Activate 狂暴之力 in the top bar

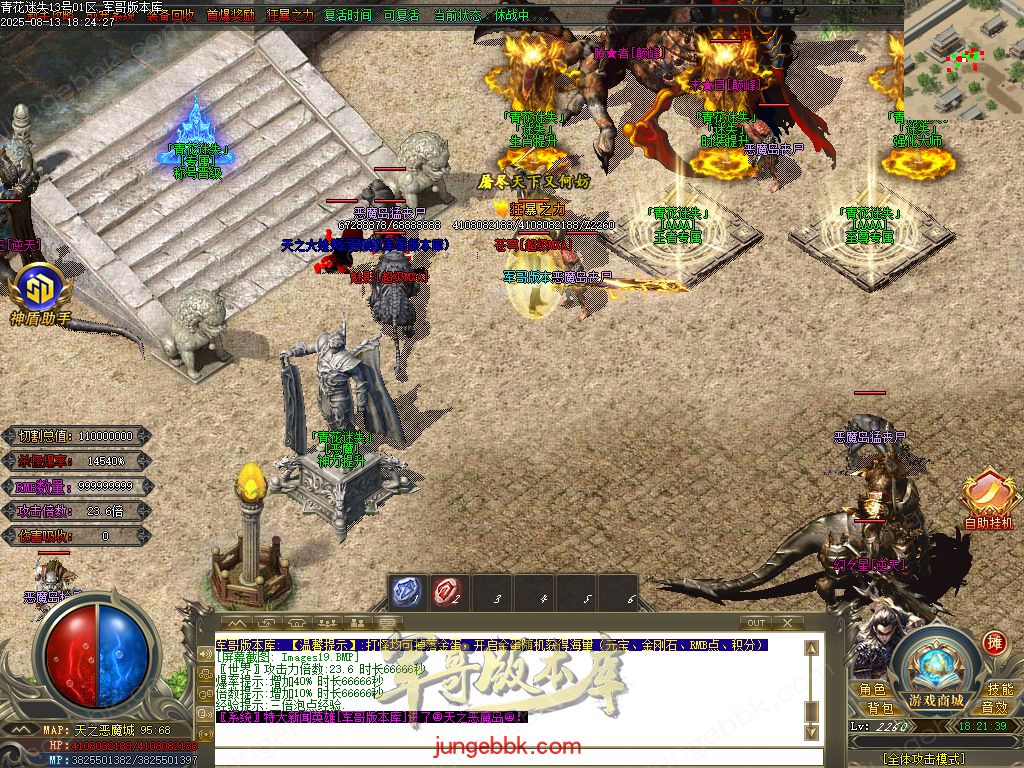pyautogui.click(x=289, y=15)
